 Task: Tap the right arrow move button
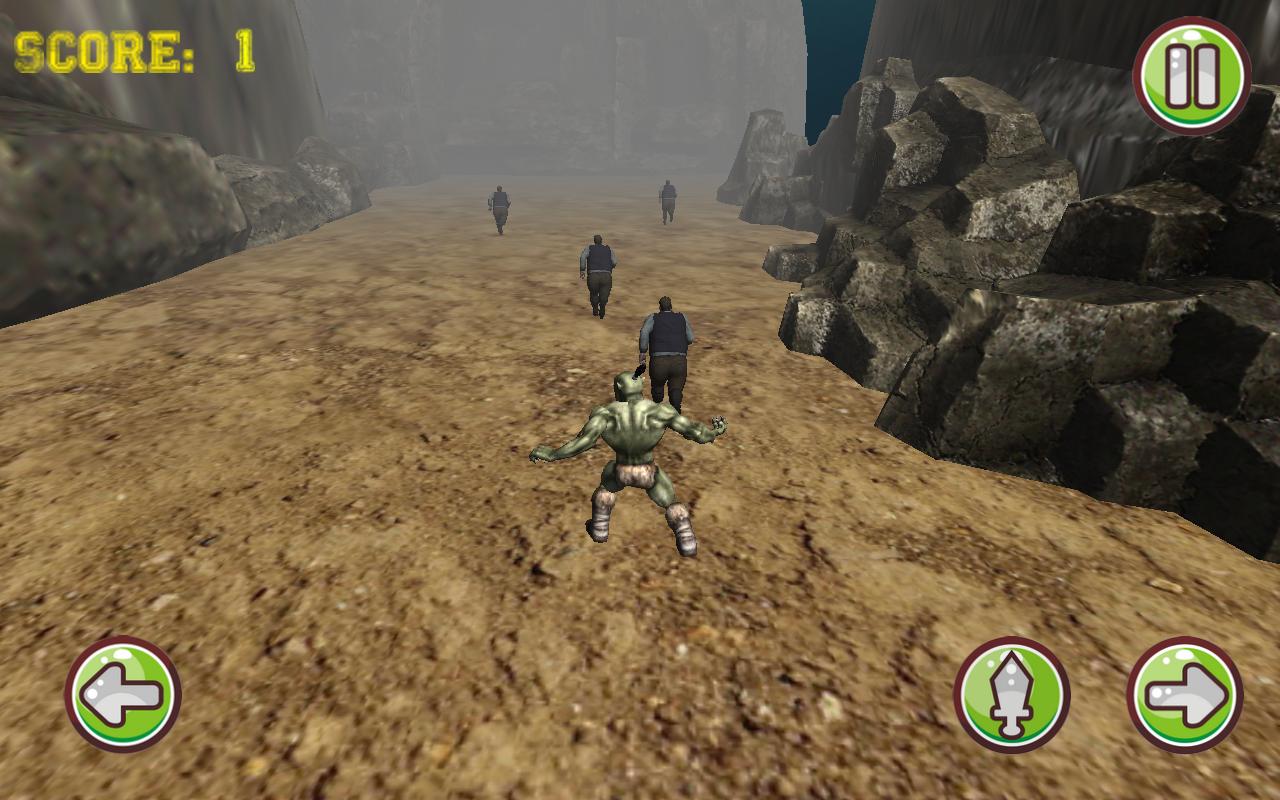pos(1185,694)
